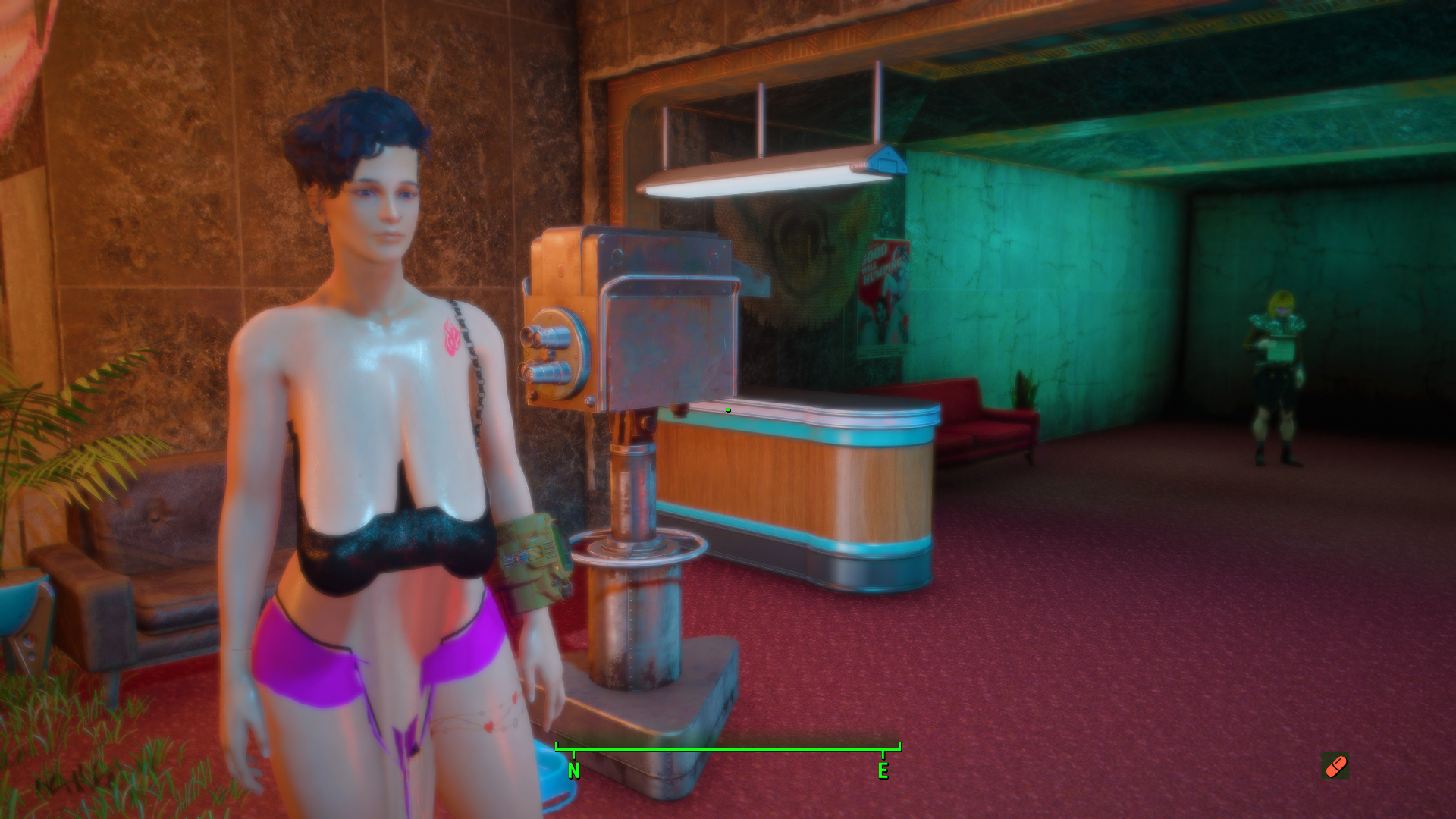
Task: Click the green compass bar
Action: click(x=728, y=750)
